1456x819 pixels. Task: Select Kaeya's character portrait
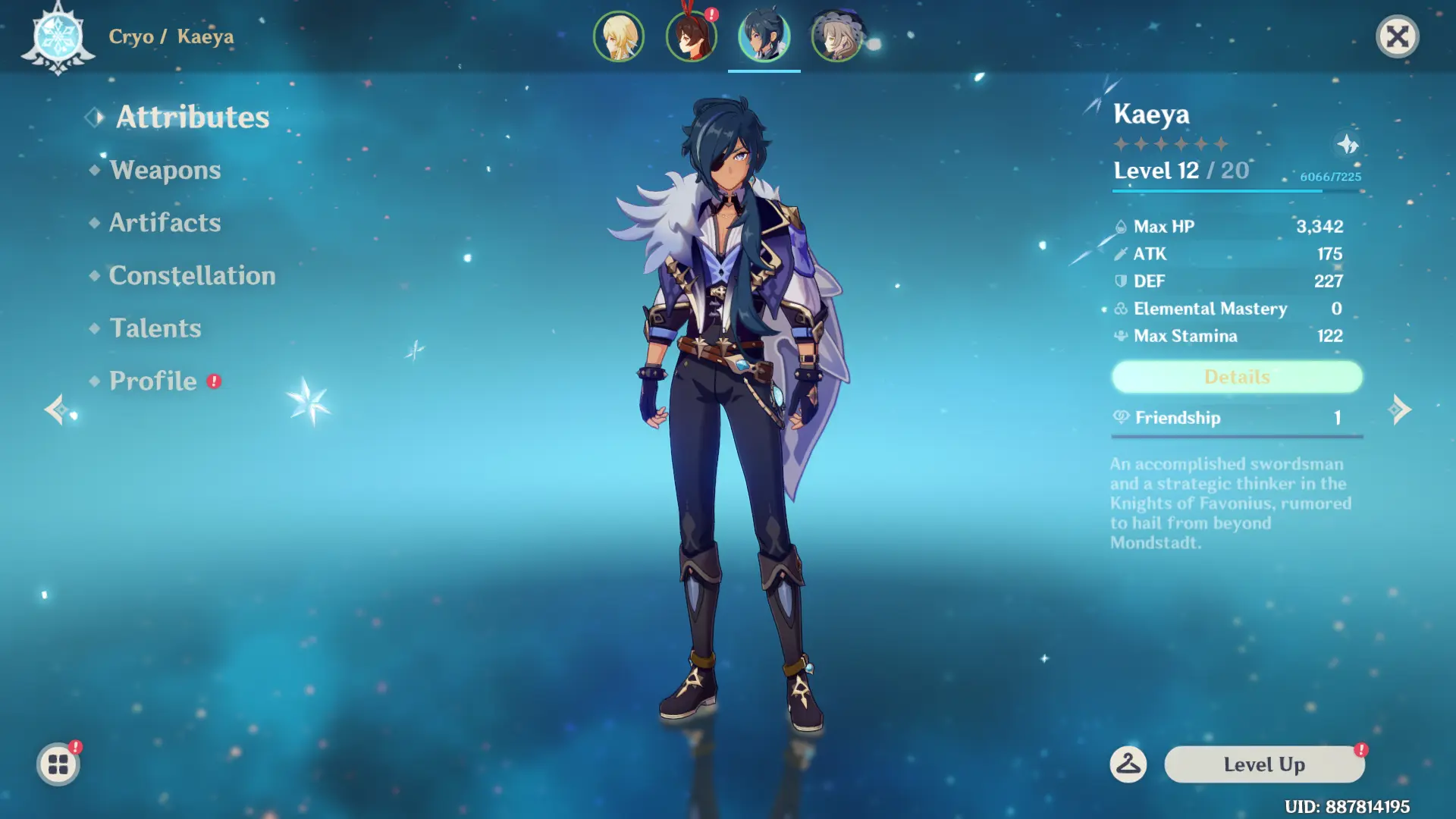point(764,36)
